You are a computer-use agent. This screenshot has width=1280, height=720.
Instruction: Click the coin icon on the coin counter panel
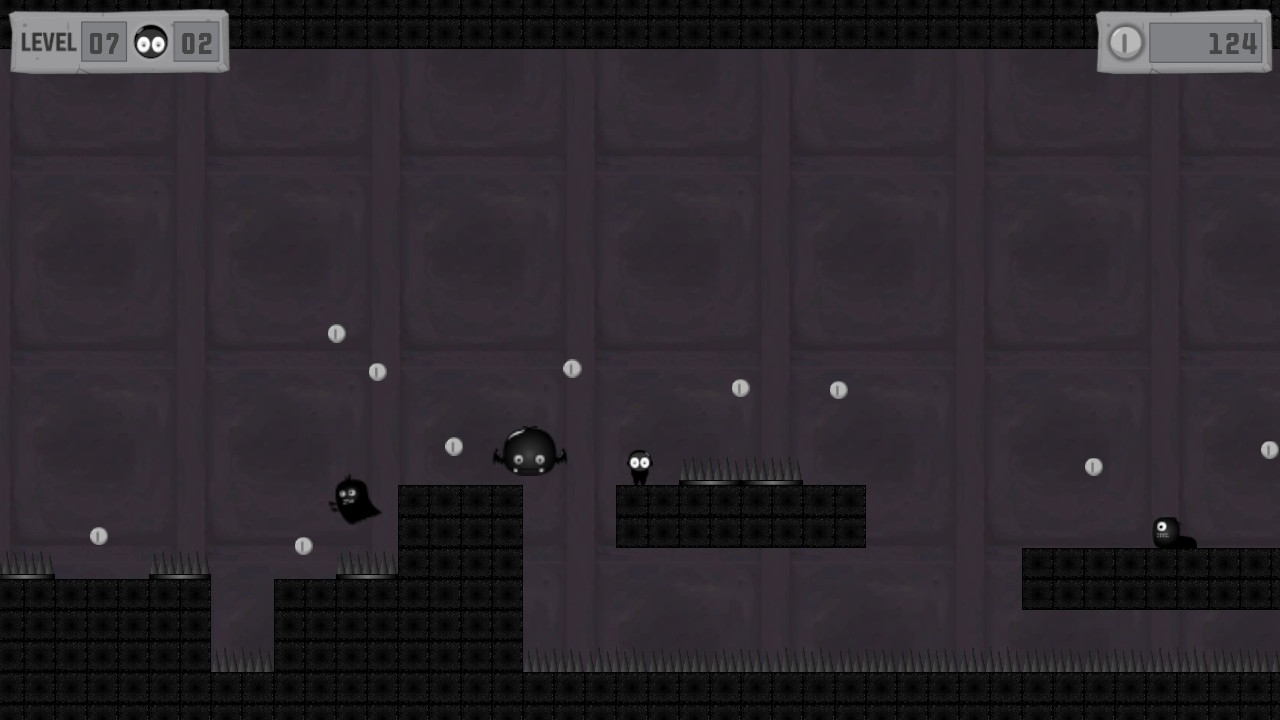(1125, 43)
